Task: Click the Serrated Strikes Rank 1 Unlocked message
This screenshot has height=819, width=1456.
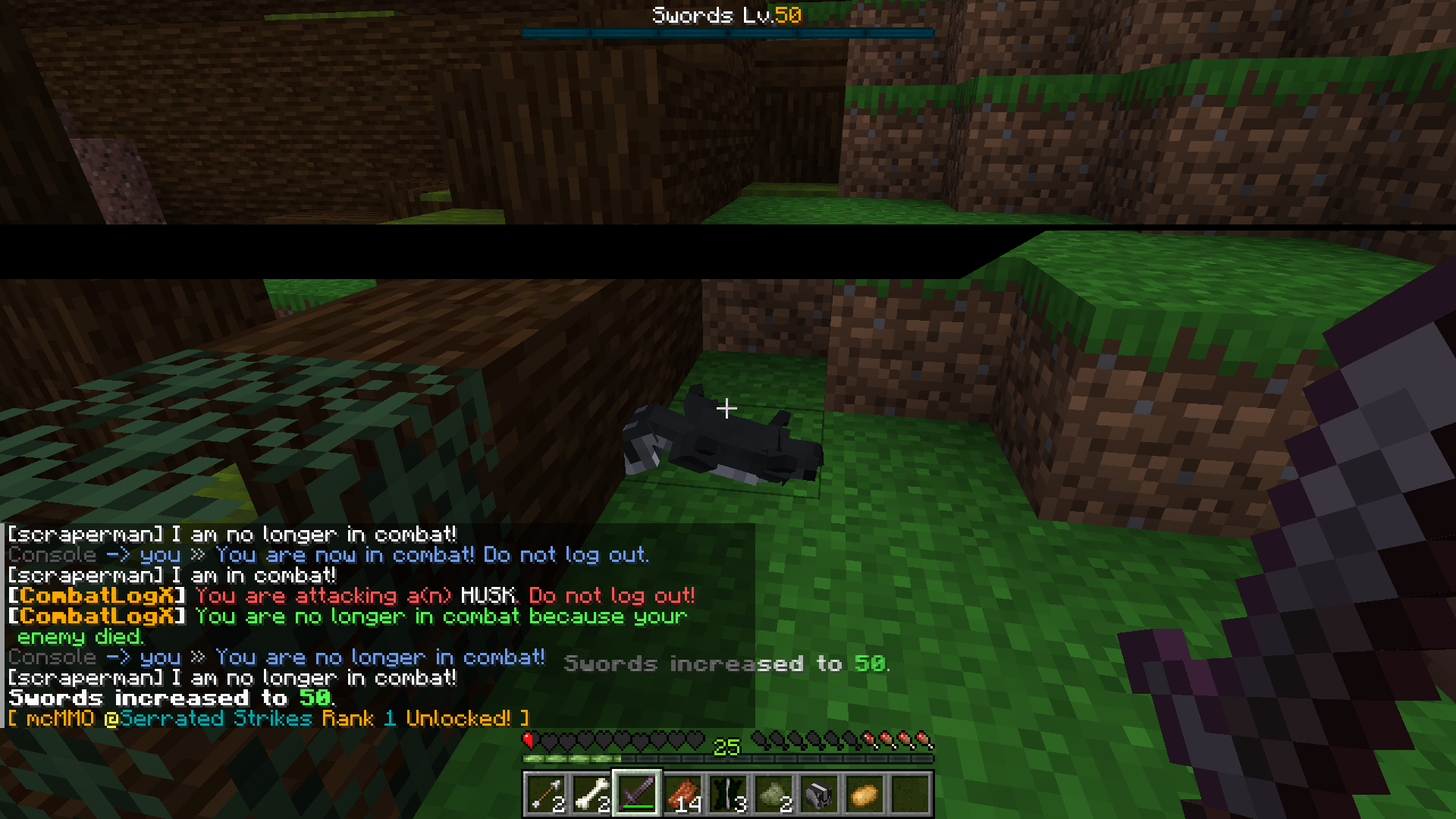Action: point(265,719)
